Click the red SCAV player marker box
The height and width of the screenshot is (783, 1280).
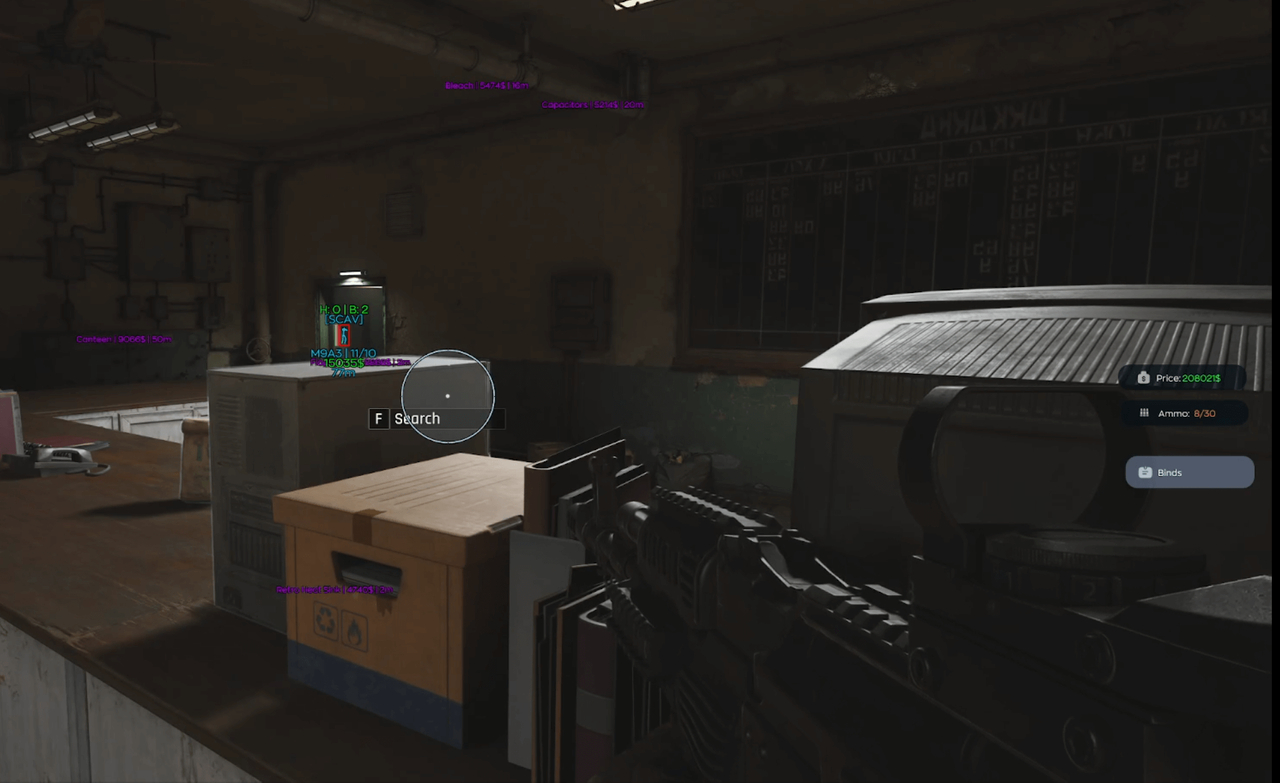click(345, 336)
